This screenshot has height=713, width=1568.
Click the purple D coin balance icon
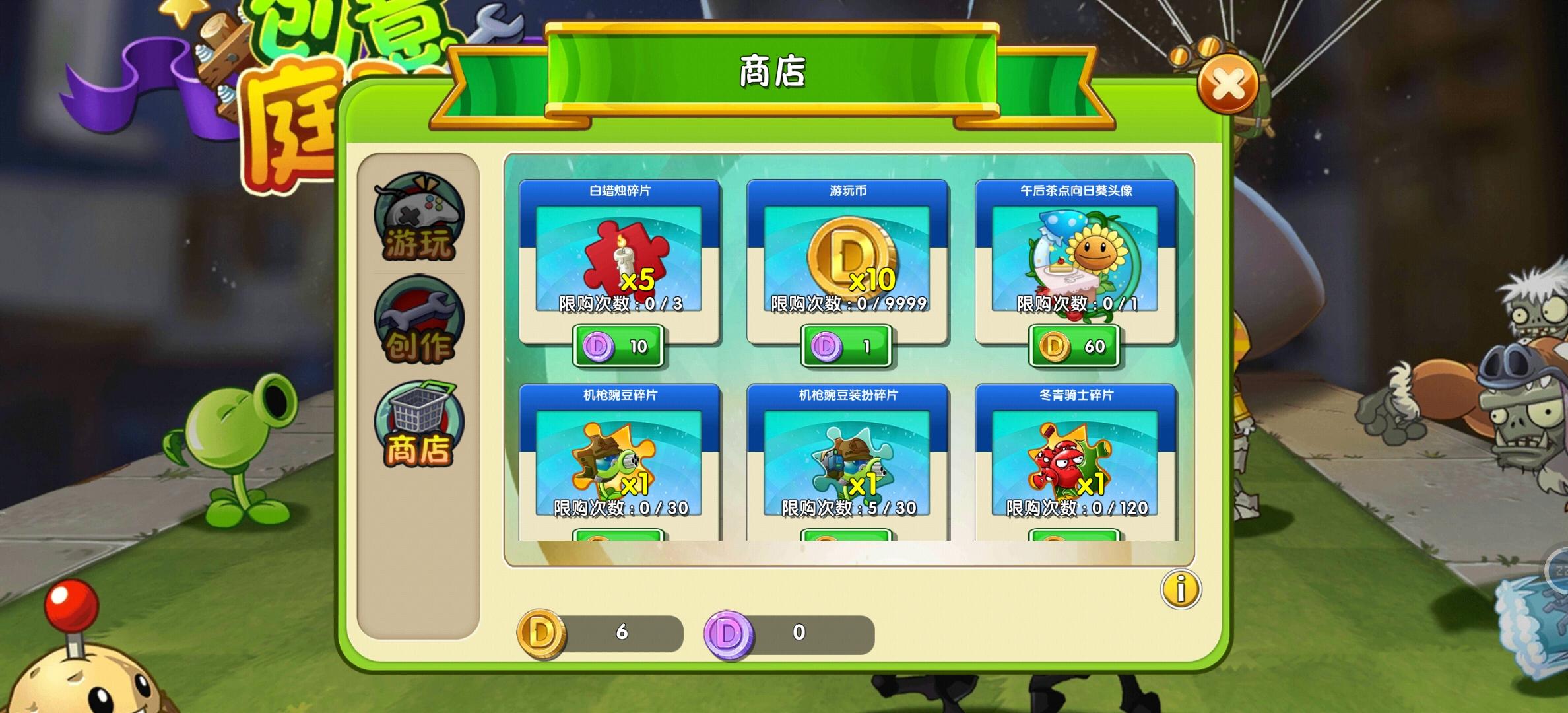coord(728,632)
